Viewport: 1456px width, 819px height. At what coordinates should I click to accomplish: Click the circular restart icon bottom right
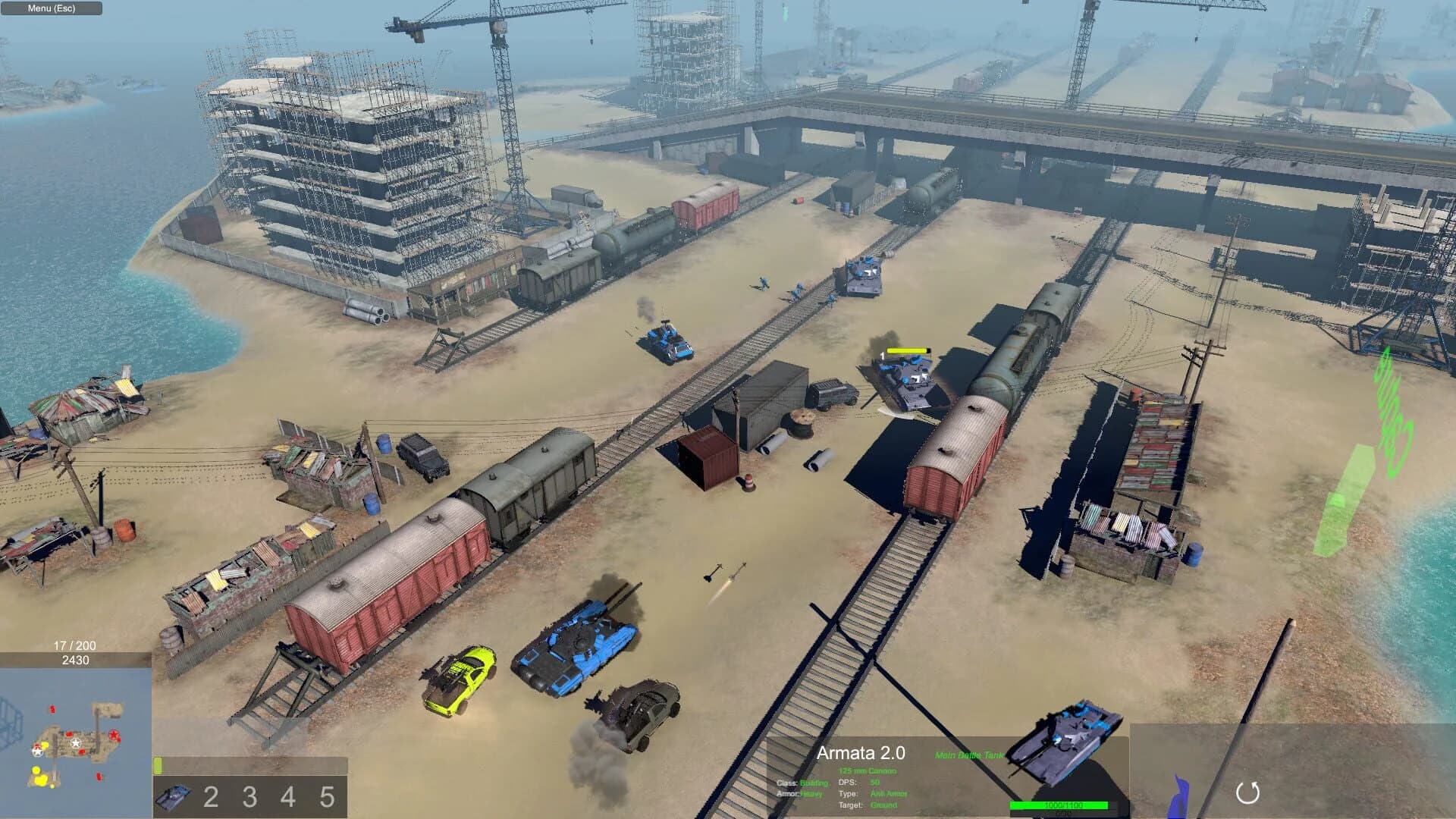(x=1248, y=792)
